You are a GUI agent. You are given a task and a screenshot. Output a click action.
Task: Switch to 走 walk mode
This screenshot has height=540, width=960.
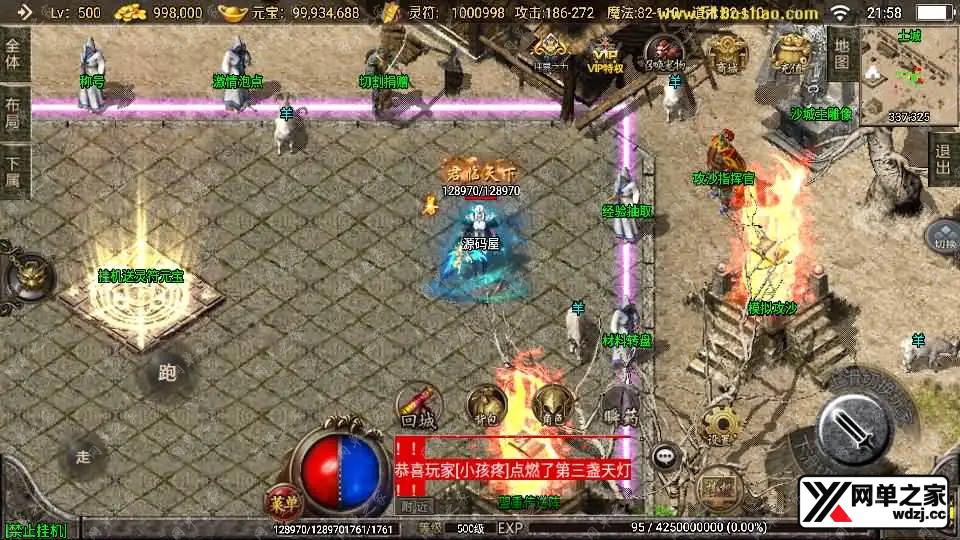click(x=83, y=457)
